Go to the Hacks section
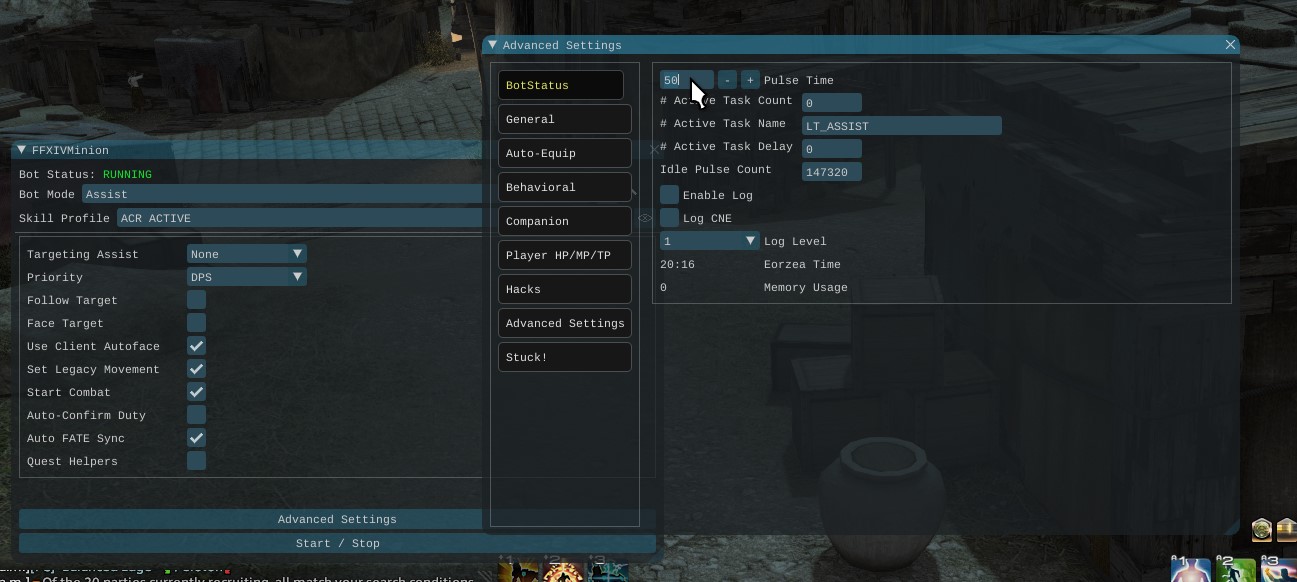1297x582 pixels. (x=564, y=289)
